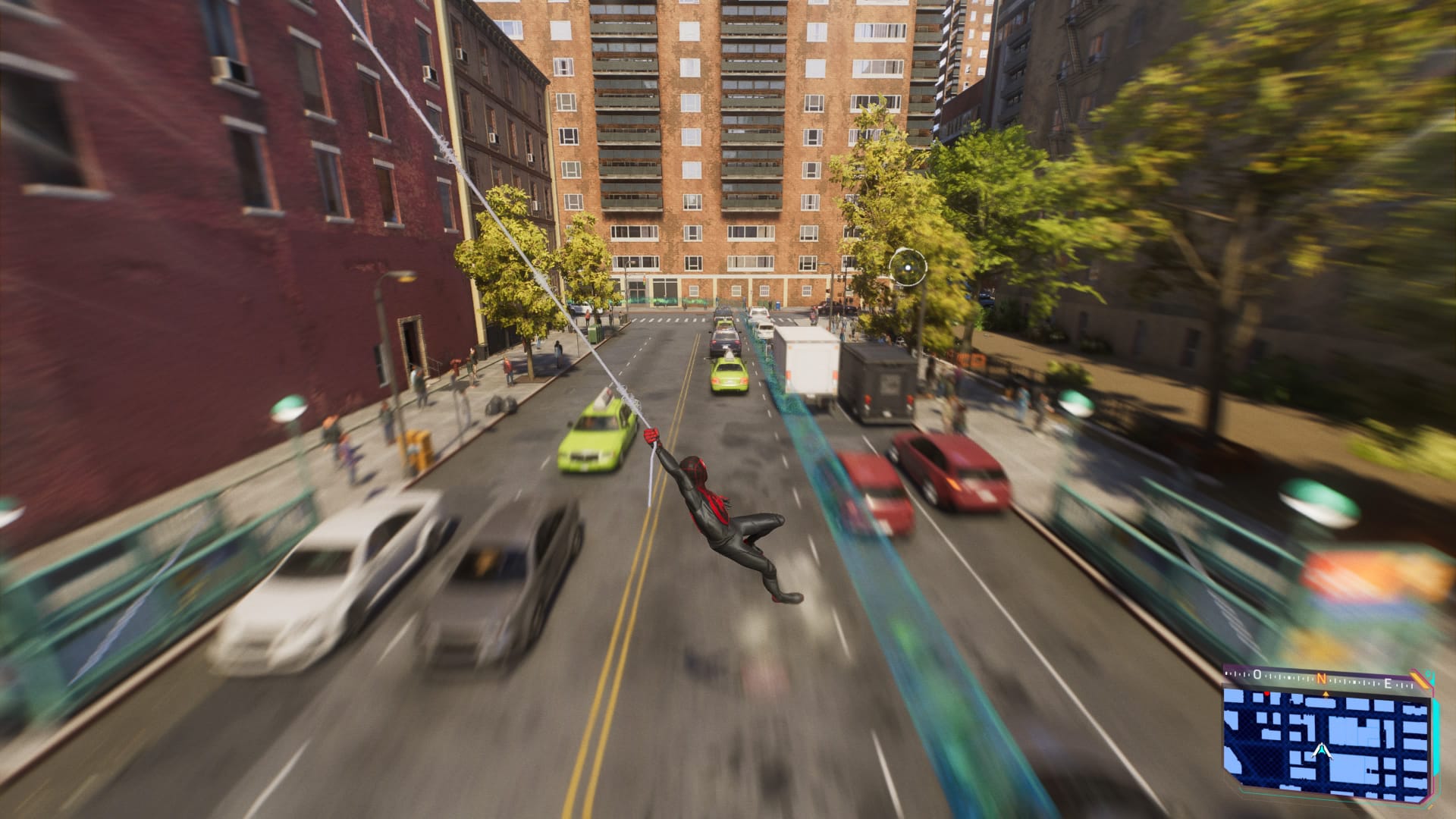1456x819 pixels.
Task: Click the player arrow on the minimap
Action: (1322, 751)
